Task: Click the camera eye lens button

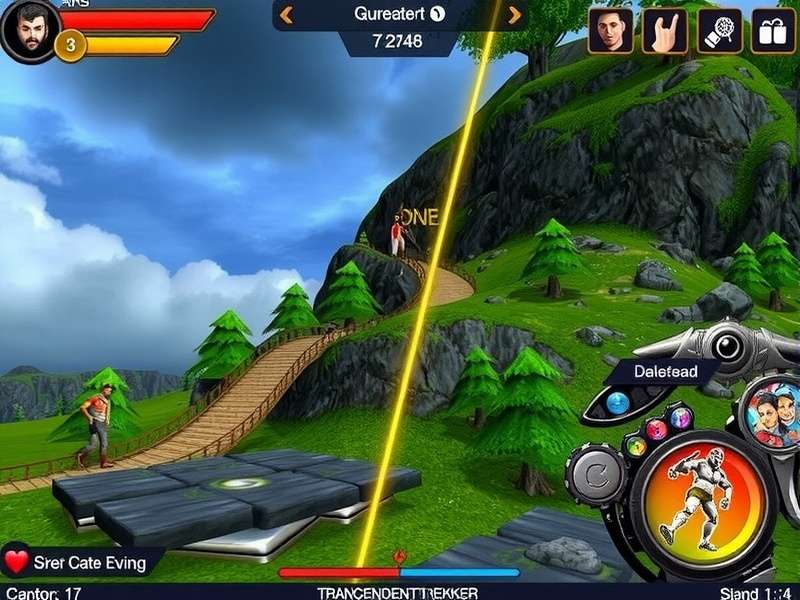Action: 729,344
